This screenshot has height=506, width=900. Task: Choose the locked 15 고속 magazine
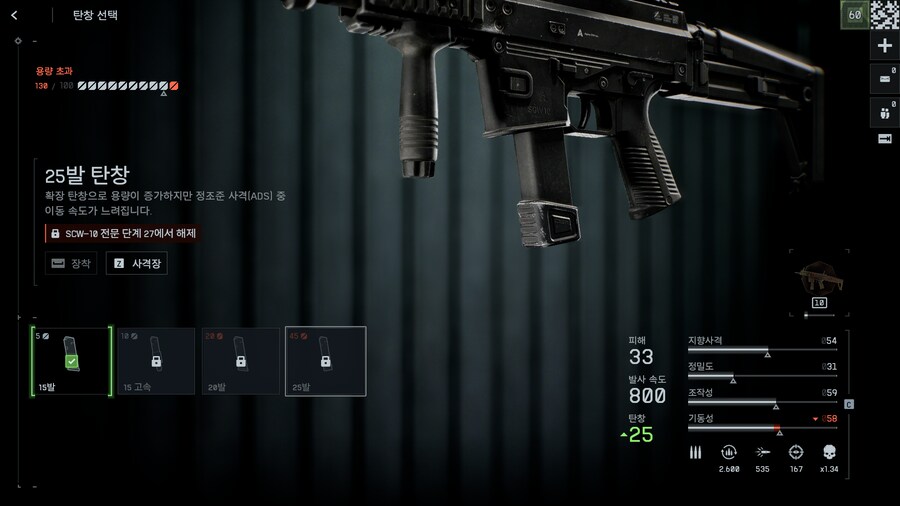[156, 361]
